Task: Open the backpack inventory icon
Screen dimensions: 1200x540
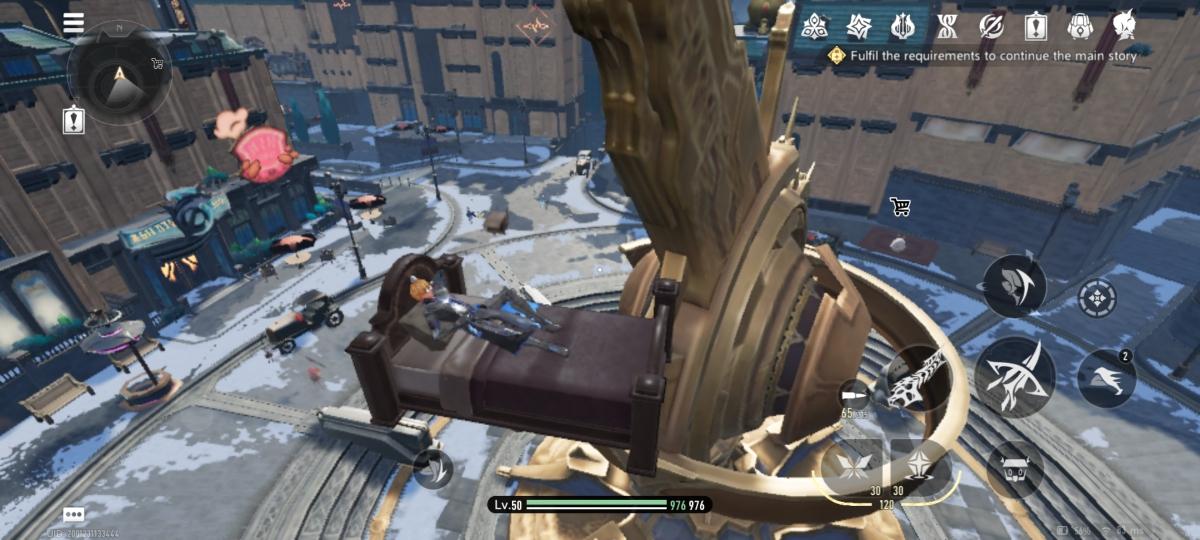Action: [1079, 26]
